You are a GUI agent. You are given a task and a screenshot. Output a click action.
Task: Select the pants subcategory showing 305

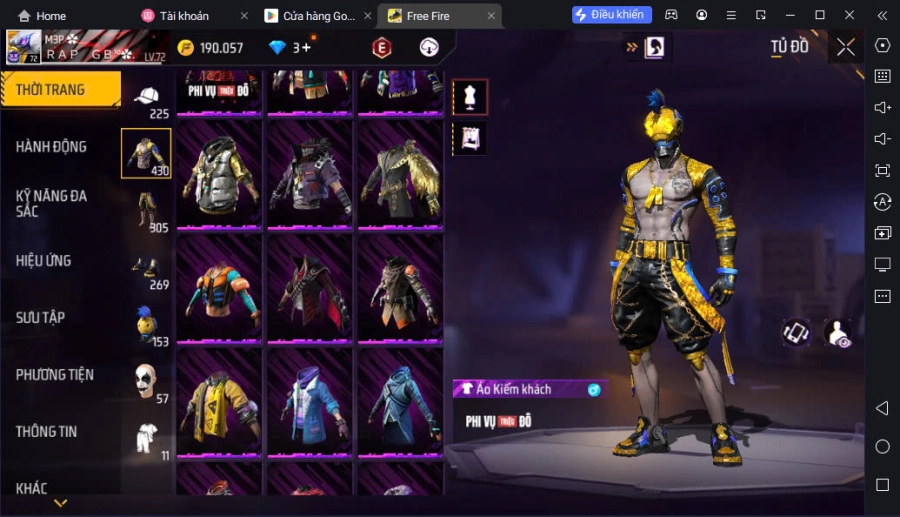click(147, 212)
